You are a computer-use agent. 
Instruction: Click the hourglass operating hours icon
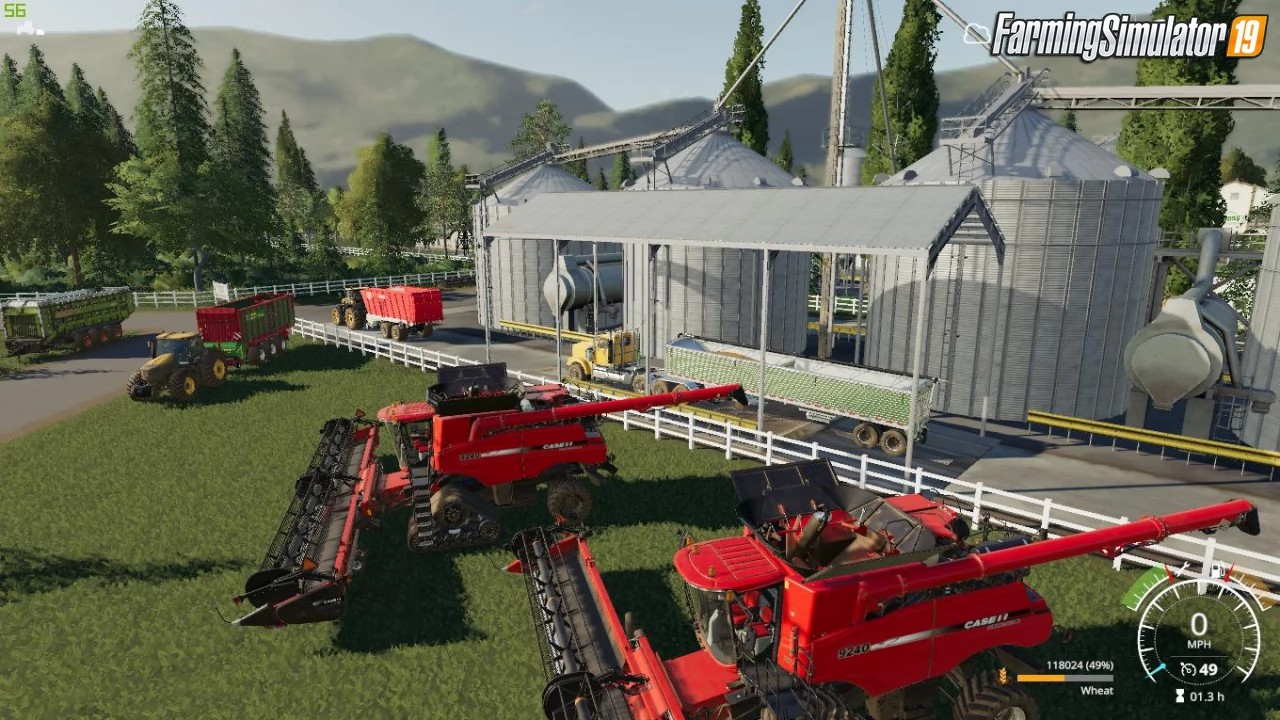pyautogui.click(x=1180, y=696)
